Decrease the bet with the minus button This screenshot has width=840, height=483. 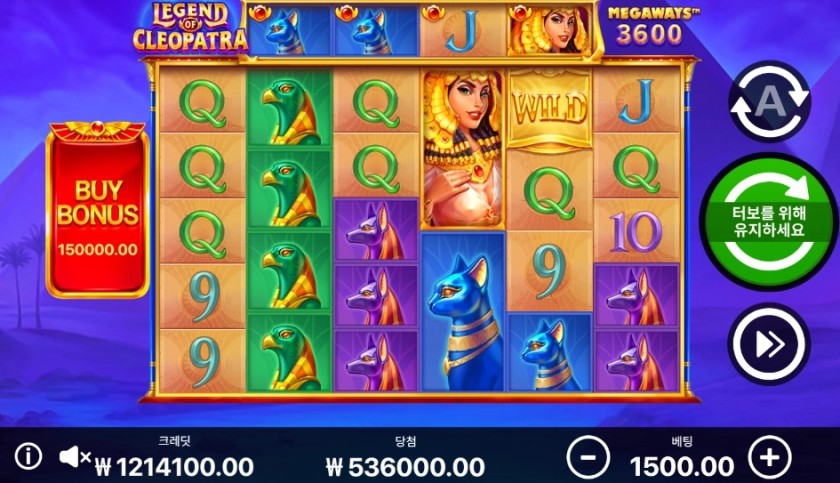click(587, 458)
